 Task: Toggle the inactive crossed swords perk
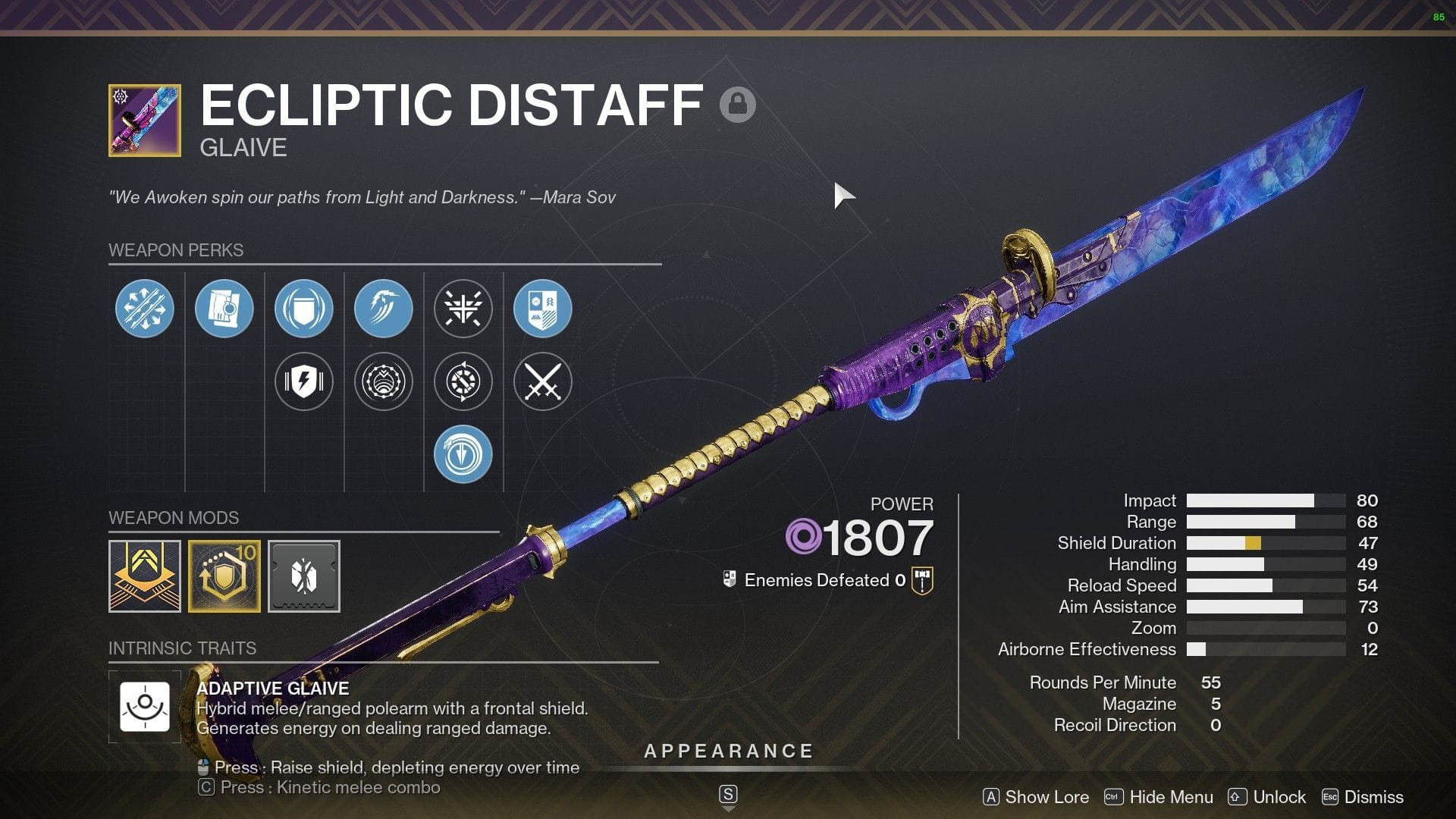click(x=542, y=381)
